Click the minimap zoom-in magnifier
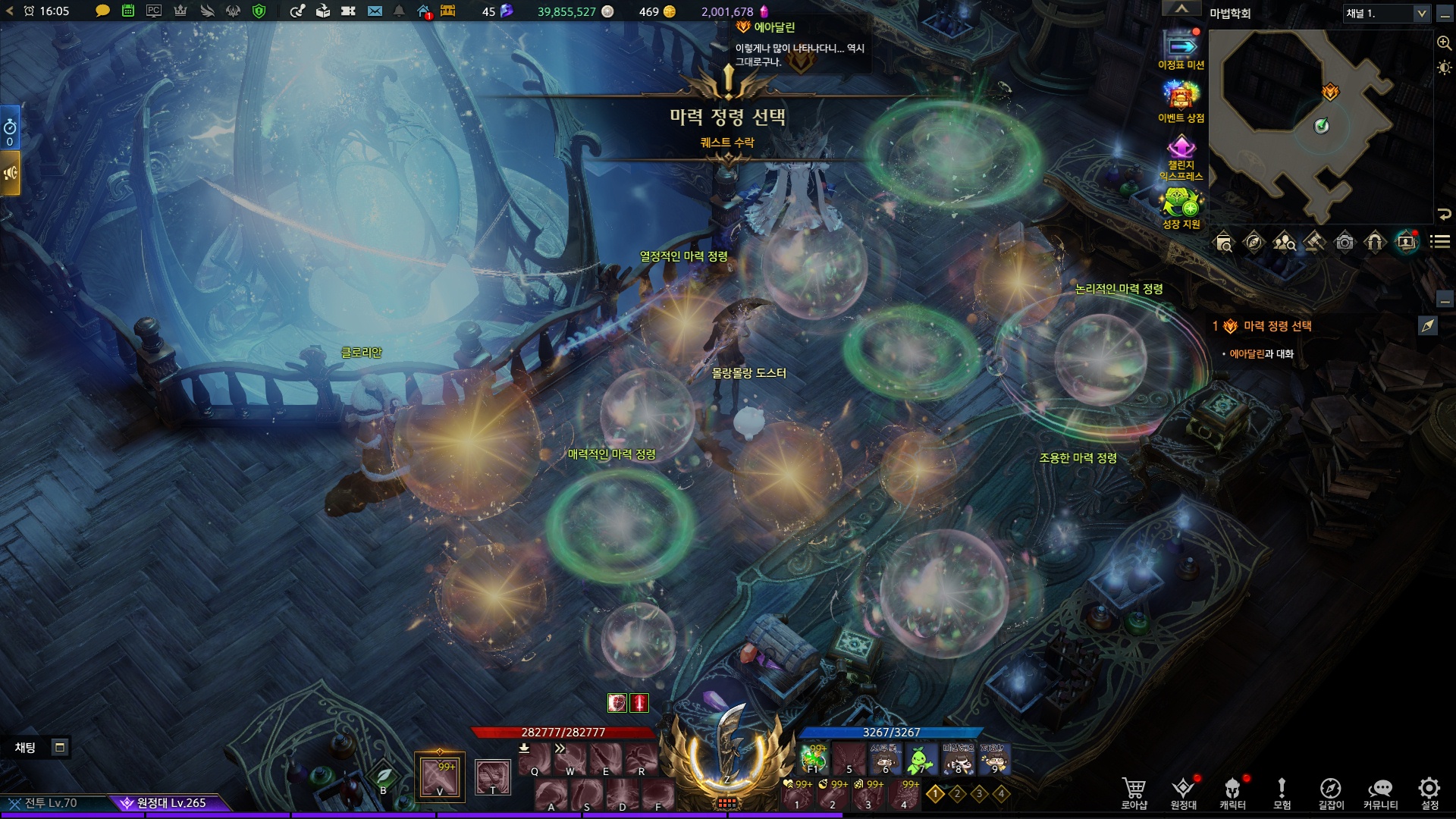The width and height of the screenshot is (1456, 819). 1444,43
